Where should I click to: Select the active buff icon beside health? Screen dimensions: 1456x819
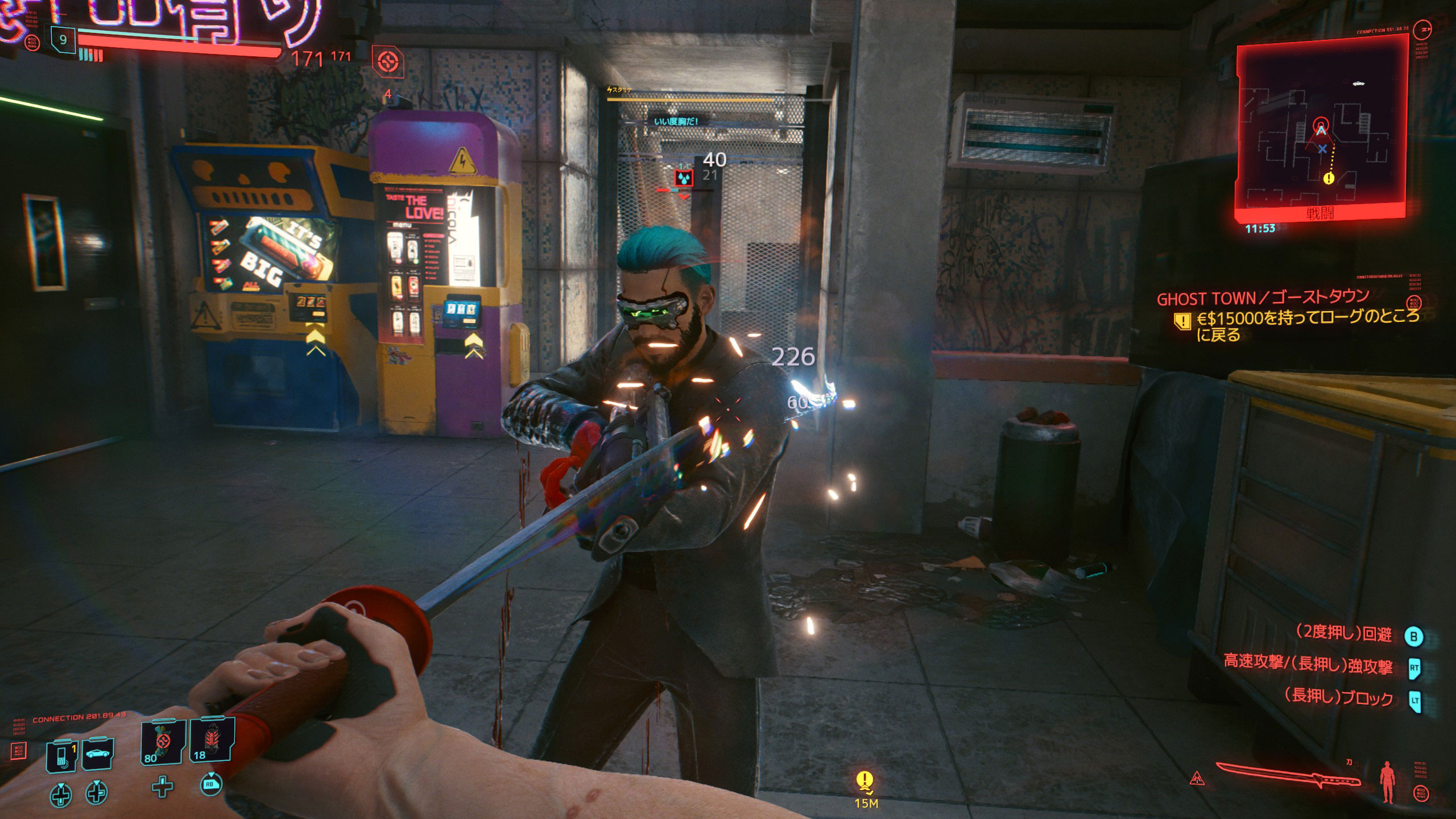[388, 61]
